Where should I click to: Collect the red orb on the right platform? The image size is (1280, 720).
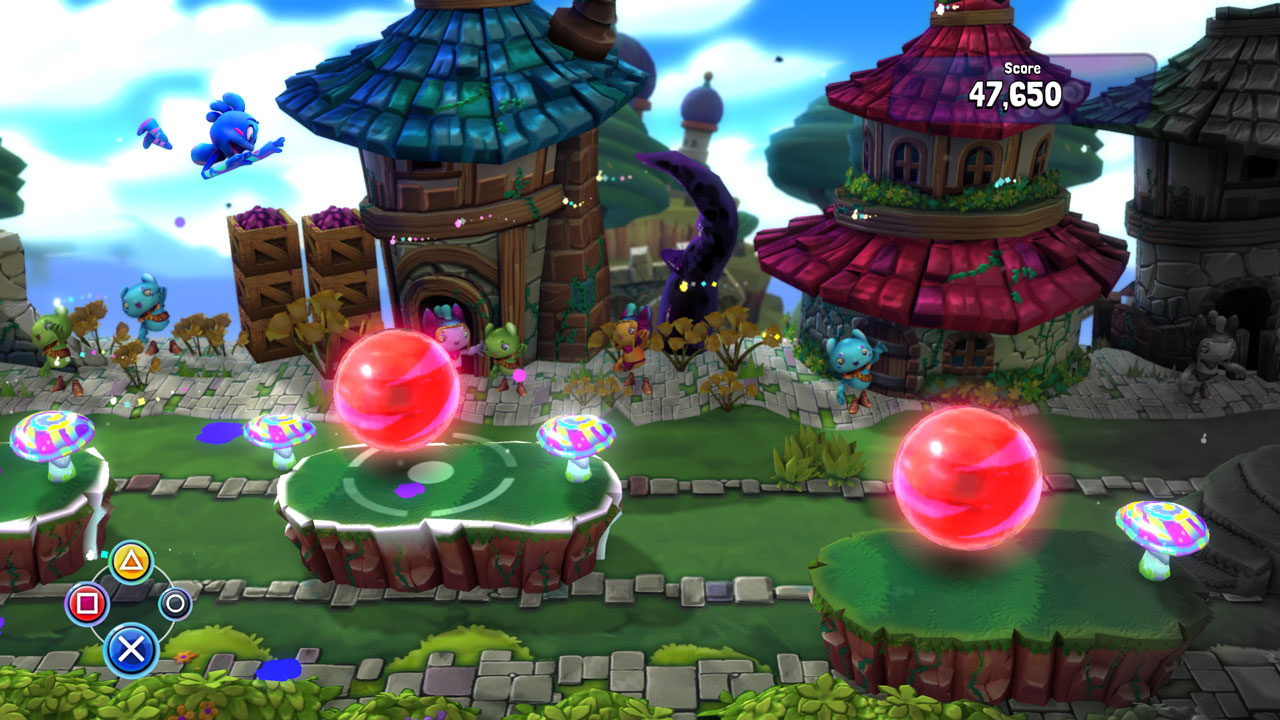(965, 480)
